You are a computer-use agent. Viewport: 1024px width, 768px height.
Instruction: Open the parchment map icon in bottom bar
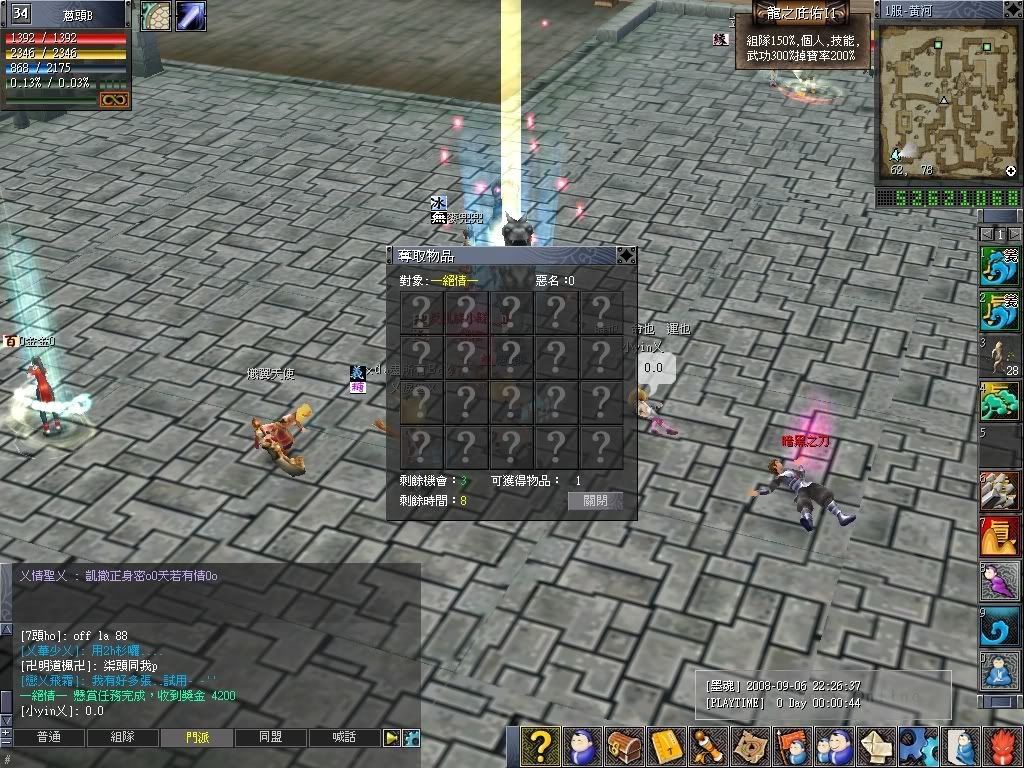(749, 746)
